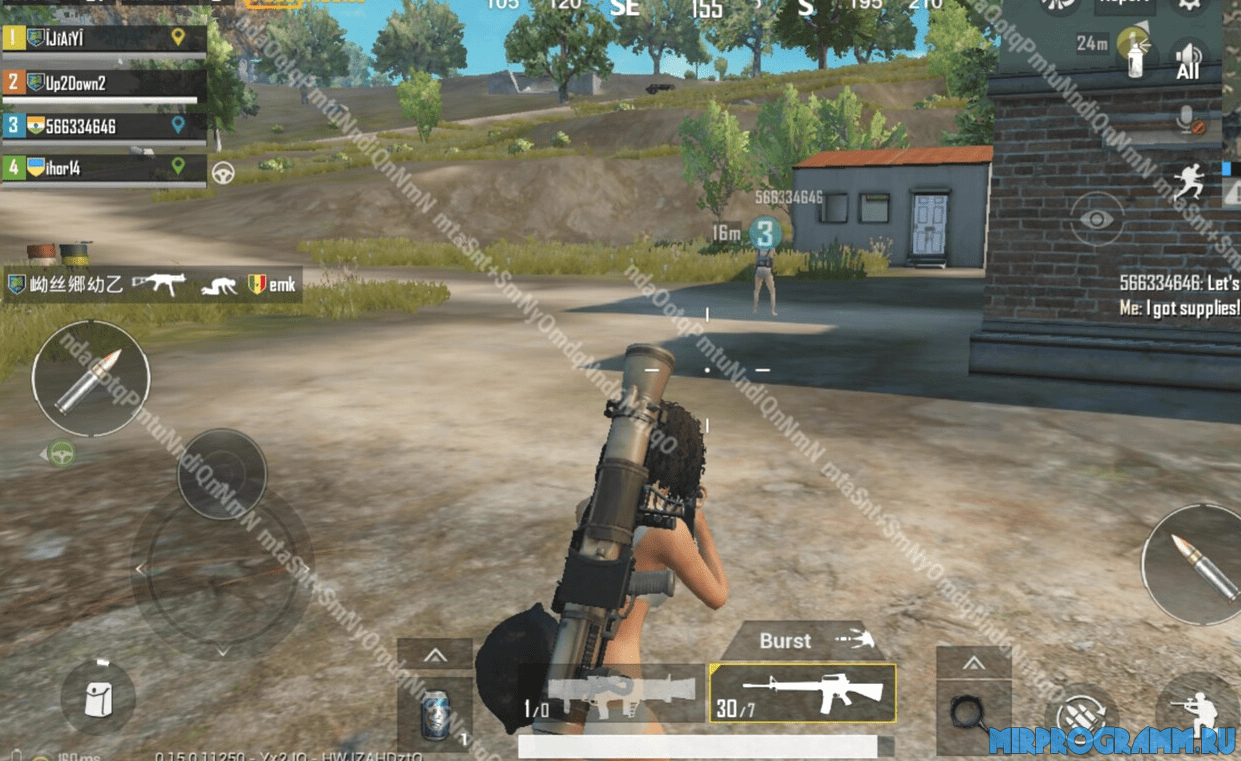
Task: Select teammate Up2Down2 in the squad list
Action: [104, 83]
